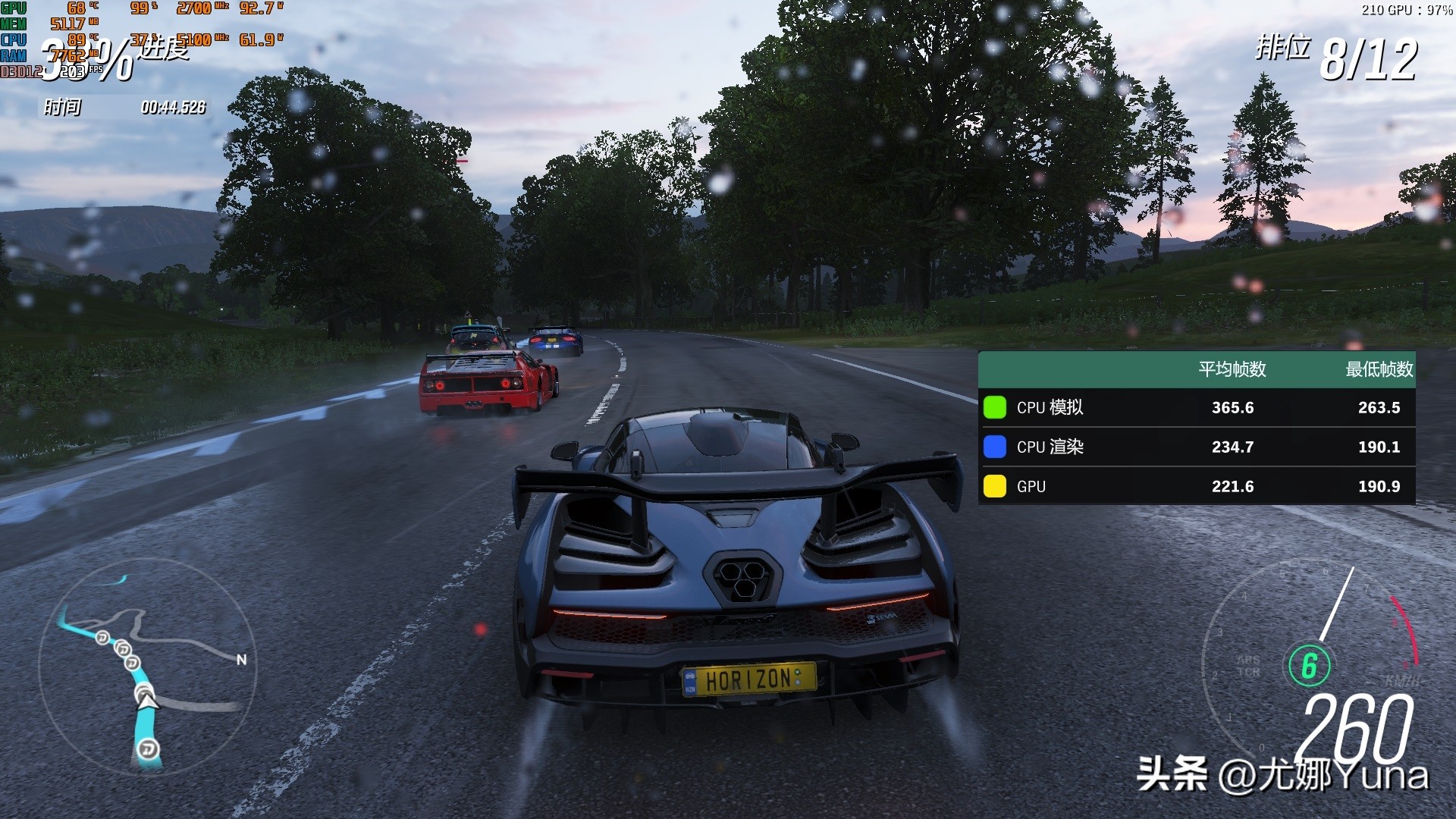Open the circular route minimap
1456x819 pixels.
click(148, 667)
